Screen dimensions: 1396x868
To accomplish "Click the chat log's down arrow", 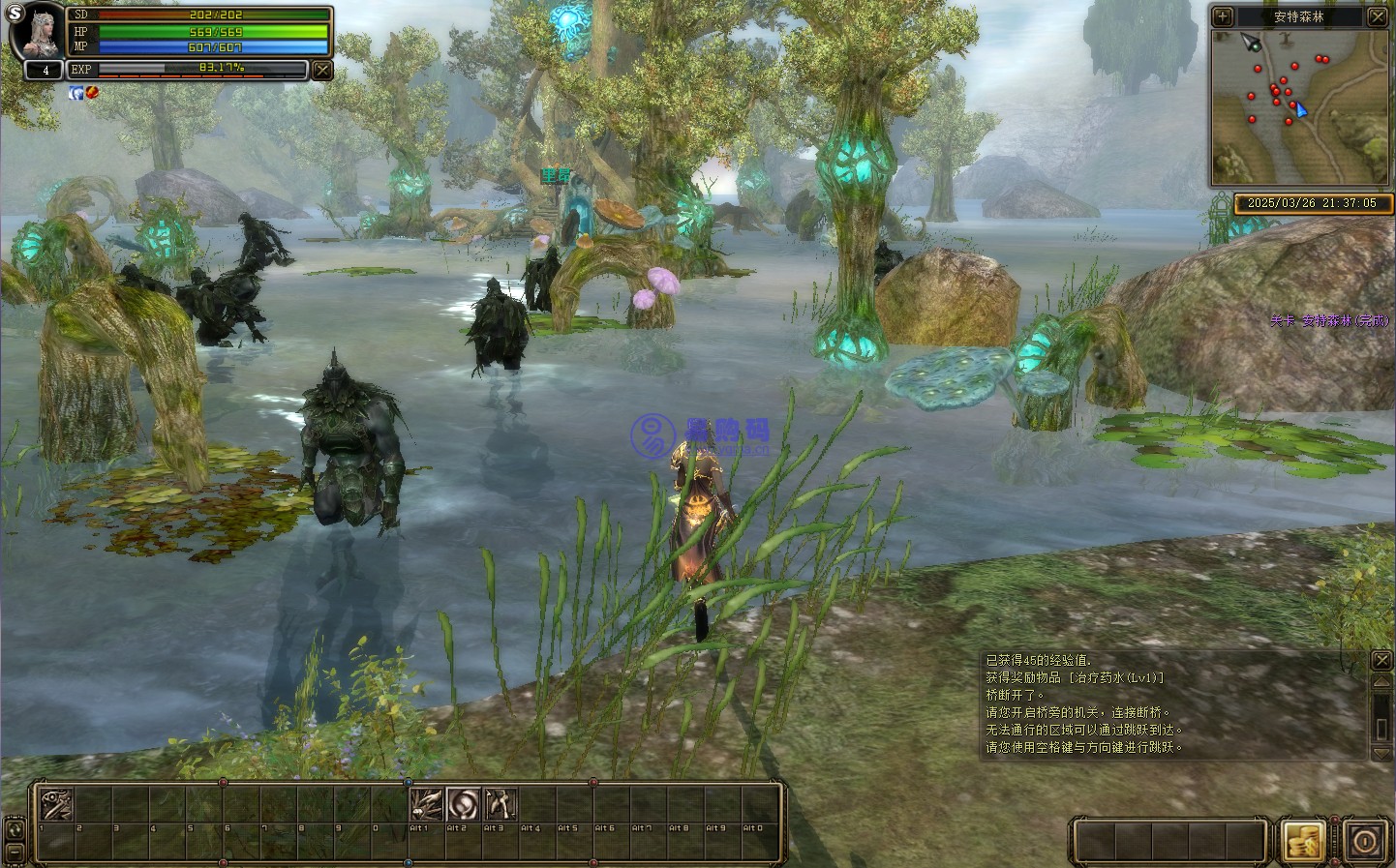I will pos(1381,753).
